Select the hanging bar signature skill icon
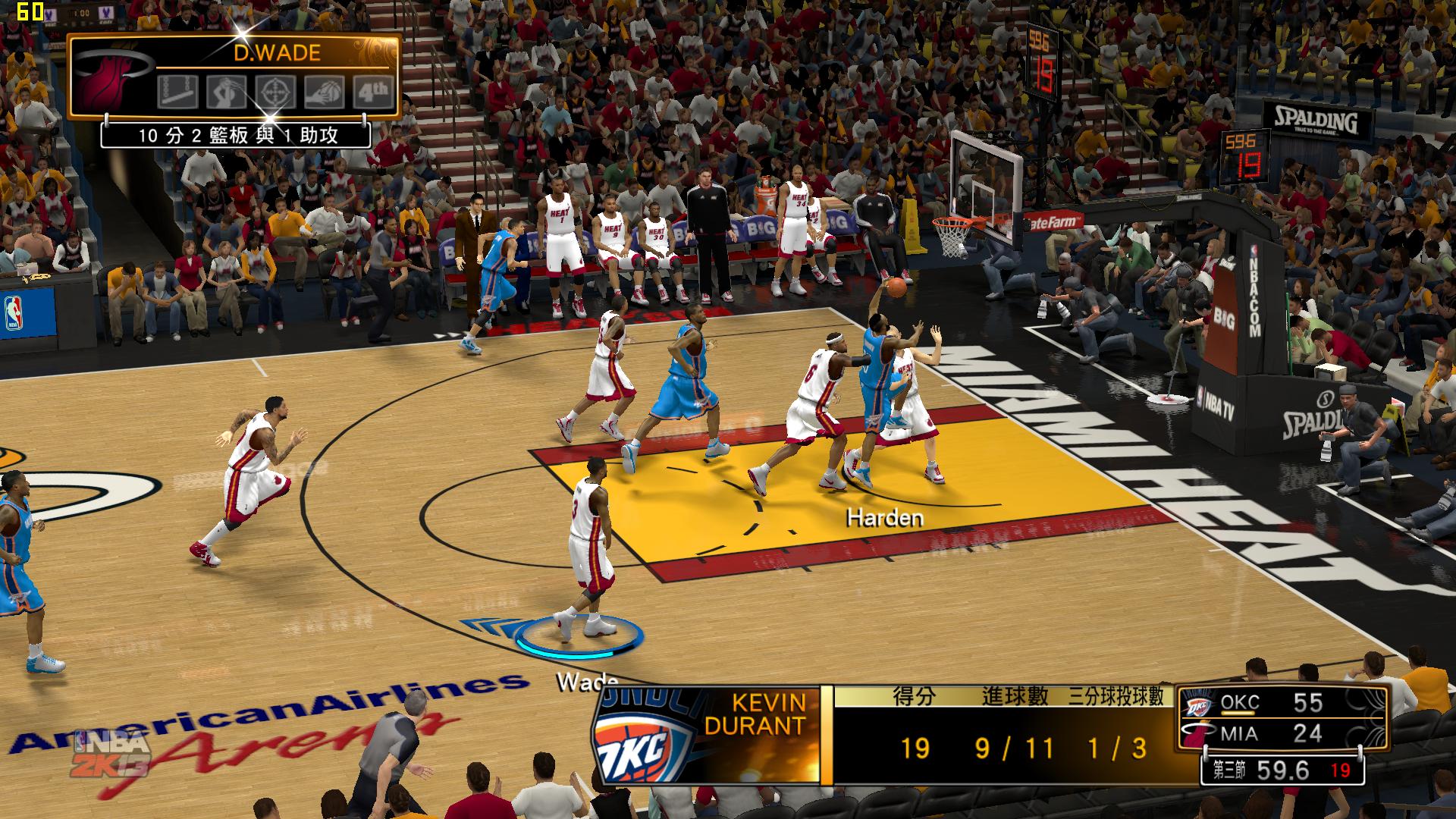 pos(178,92)
